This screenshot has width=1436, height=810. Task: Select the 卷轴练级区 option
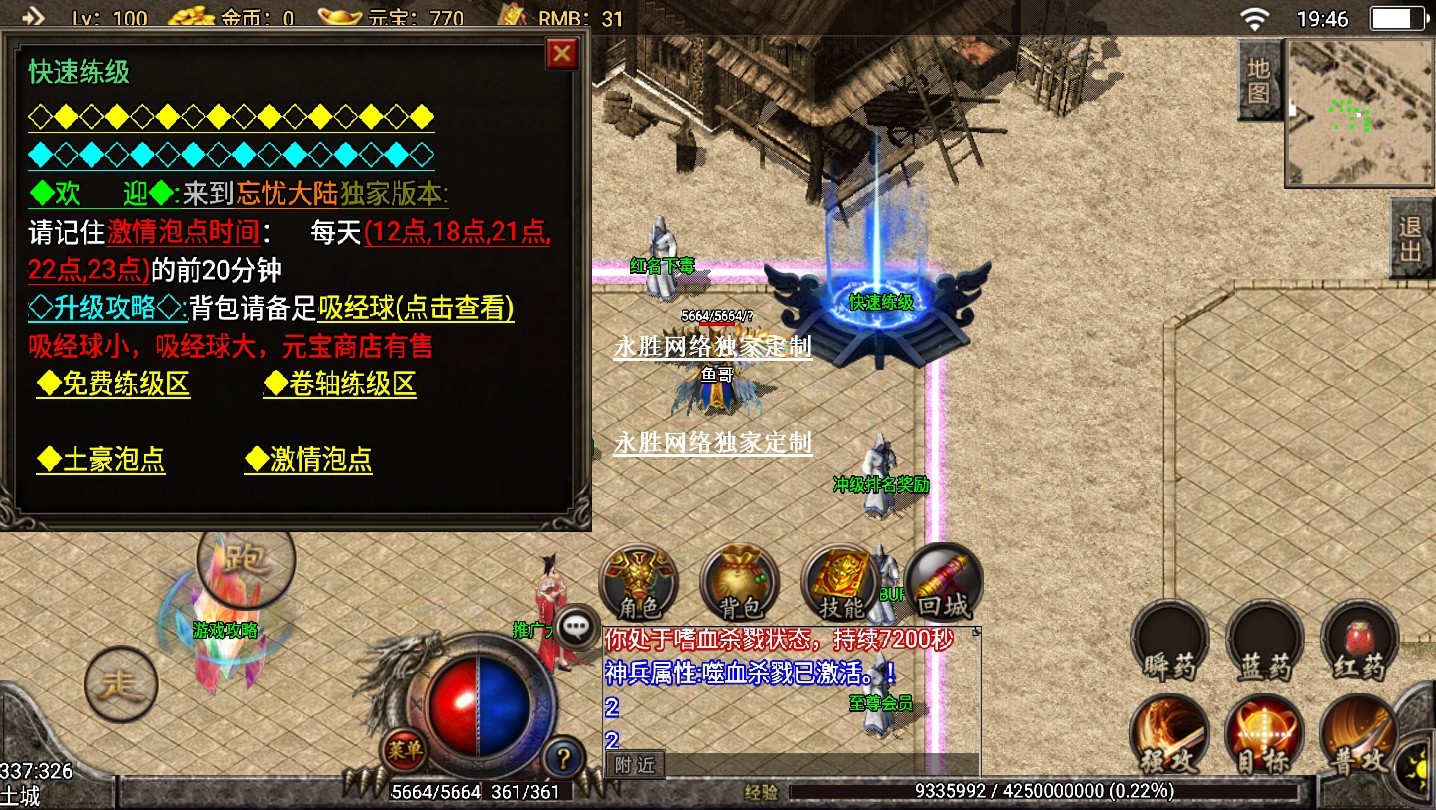pos(340,385)
